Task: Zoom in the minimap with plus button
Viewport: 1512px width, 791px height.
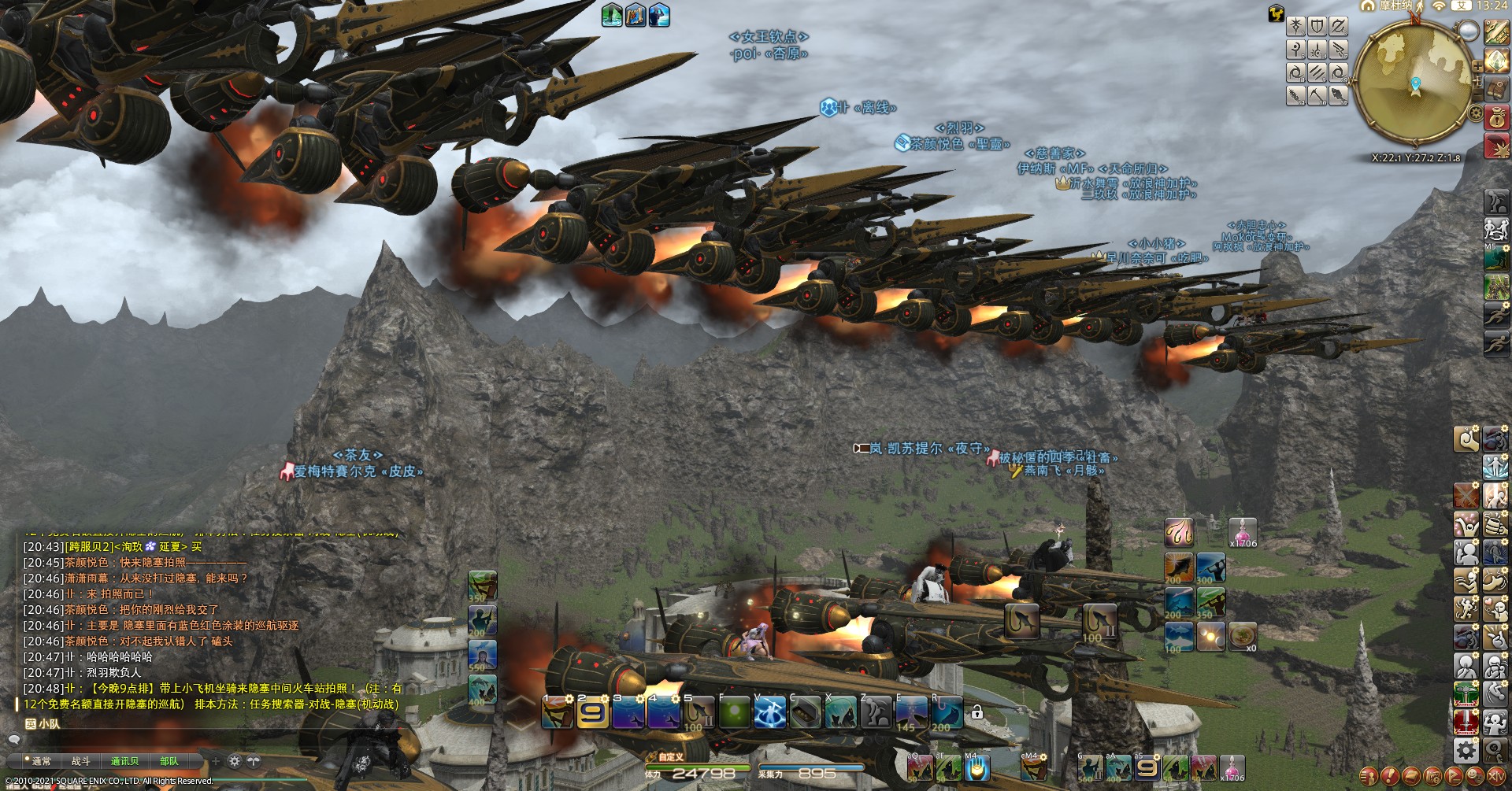Action: tap(1477, 66)
